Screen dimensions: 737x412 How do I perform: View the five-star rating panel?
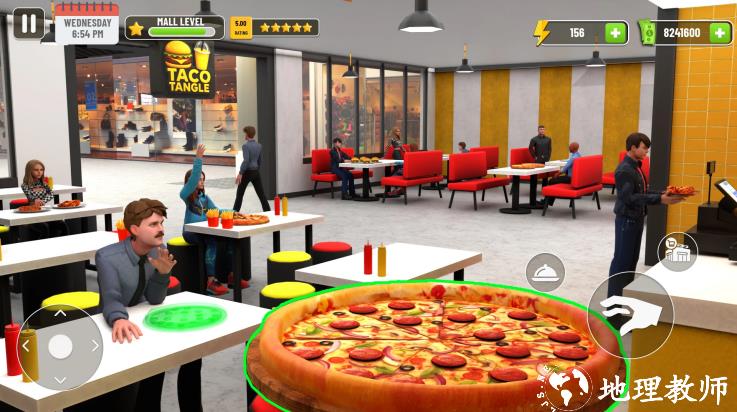(x=274, y=27)
